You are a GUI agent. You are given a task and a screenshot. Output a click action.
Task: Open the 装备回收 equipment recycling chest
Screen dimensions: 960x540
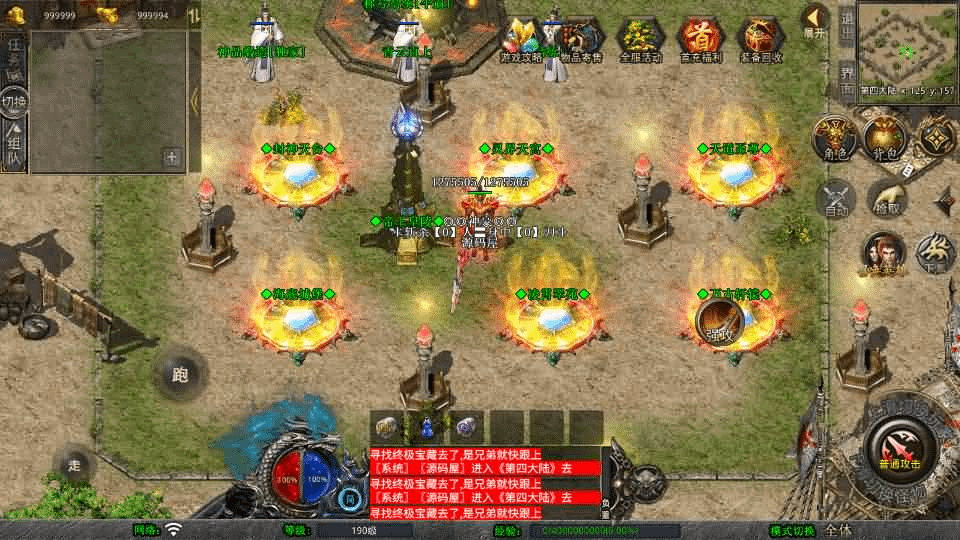click(761, 40)
